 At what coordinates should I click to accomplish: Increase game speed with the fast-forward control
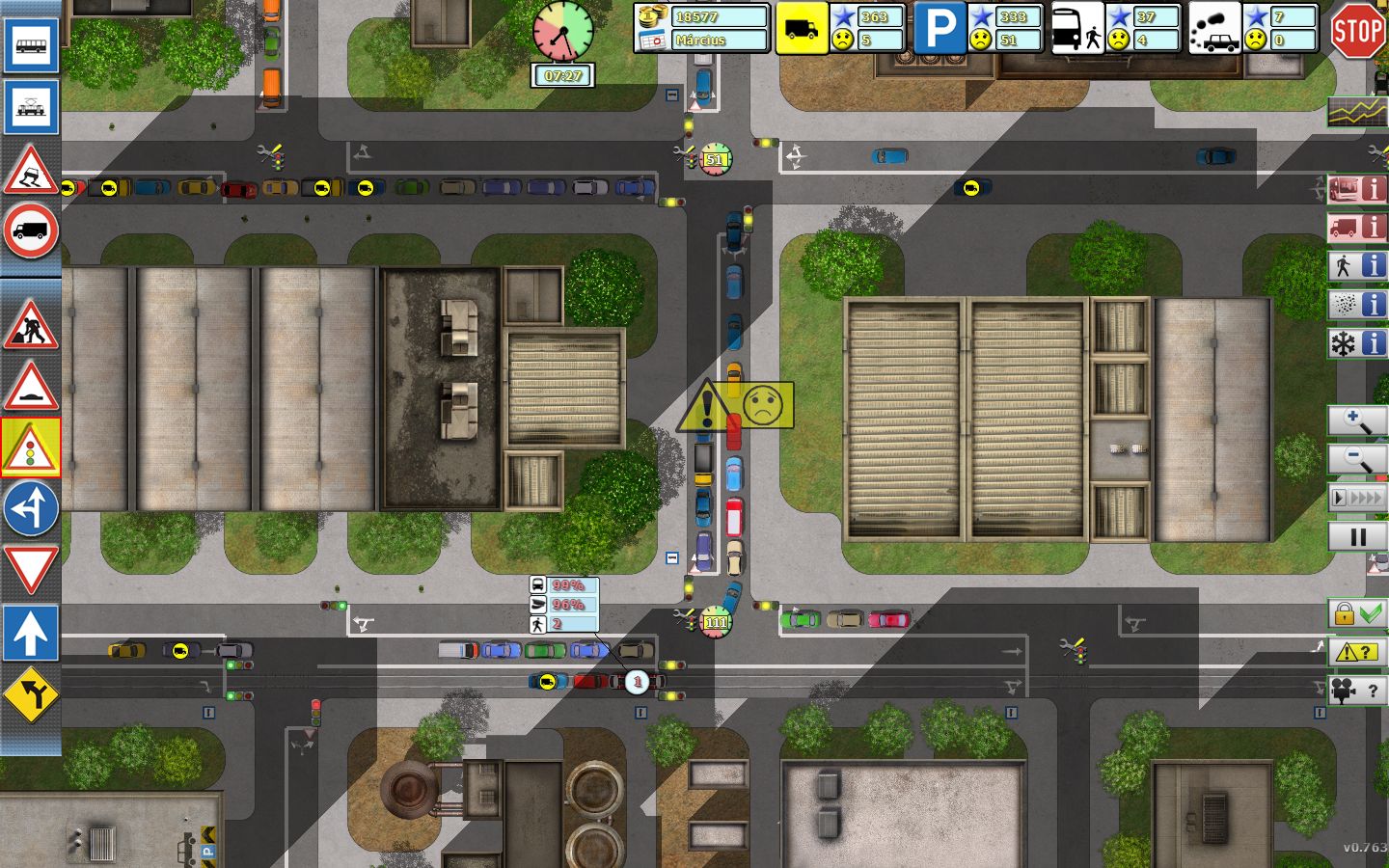[x=1357, y=498]
